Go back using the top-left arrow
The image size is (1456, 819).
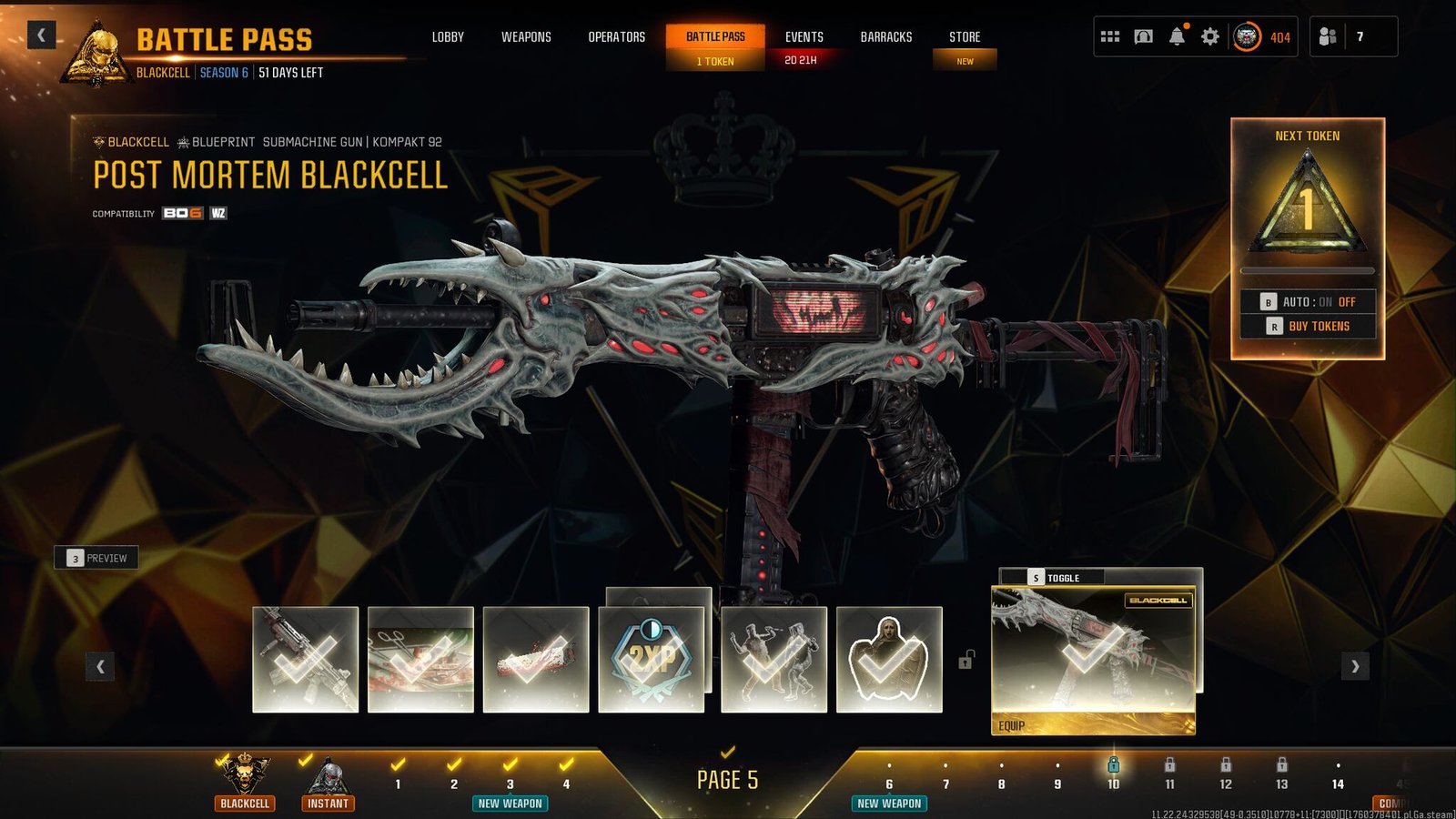tap(41, 35)
